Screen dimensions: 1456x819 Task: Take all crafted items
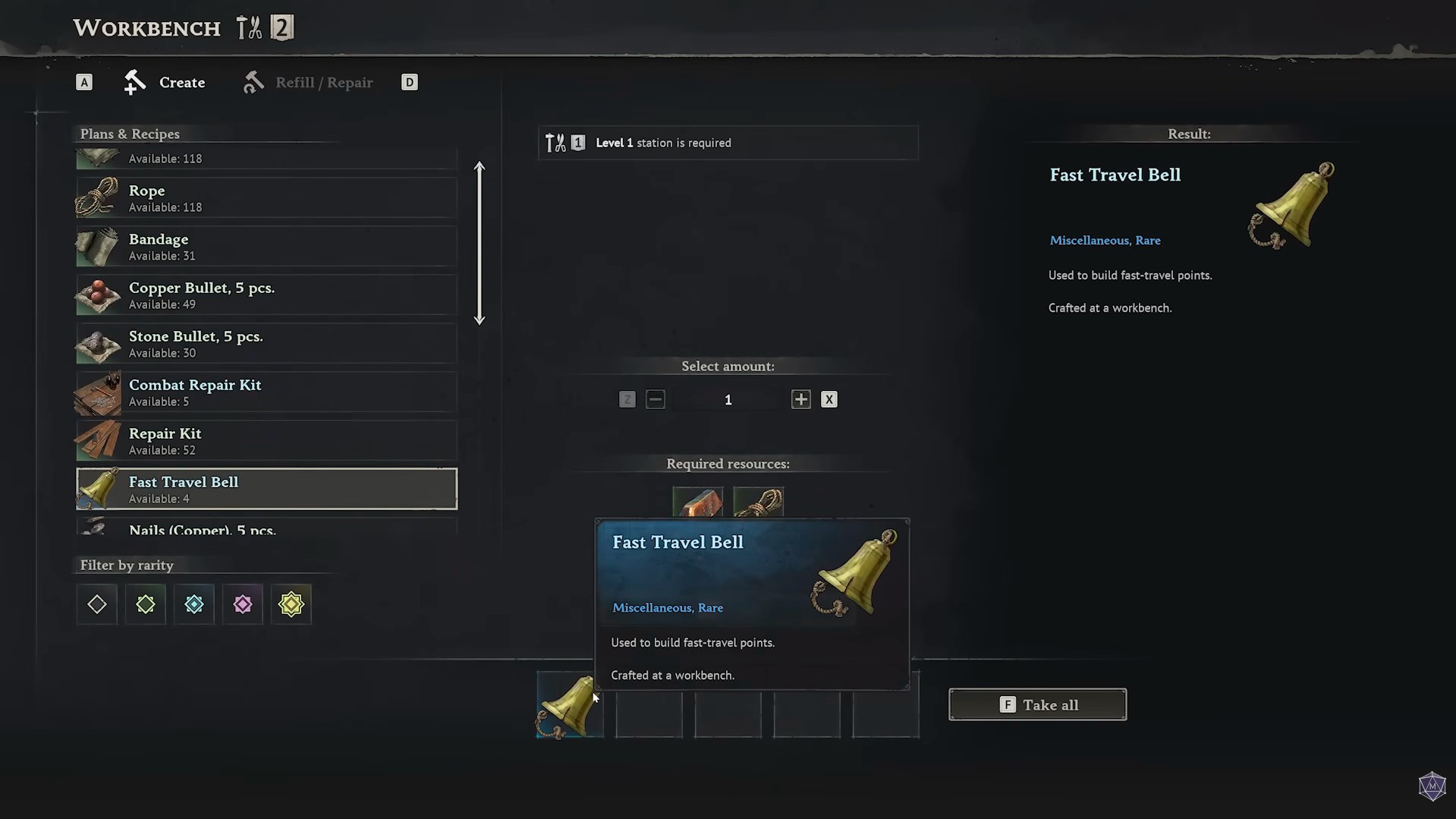(x=1037, y=704)
